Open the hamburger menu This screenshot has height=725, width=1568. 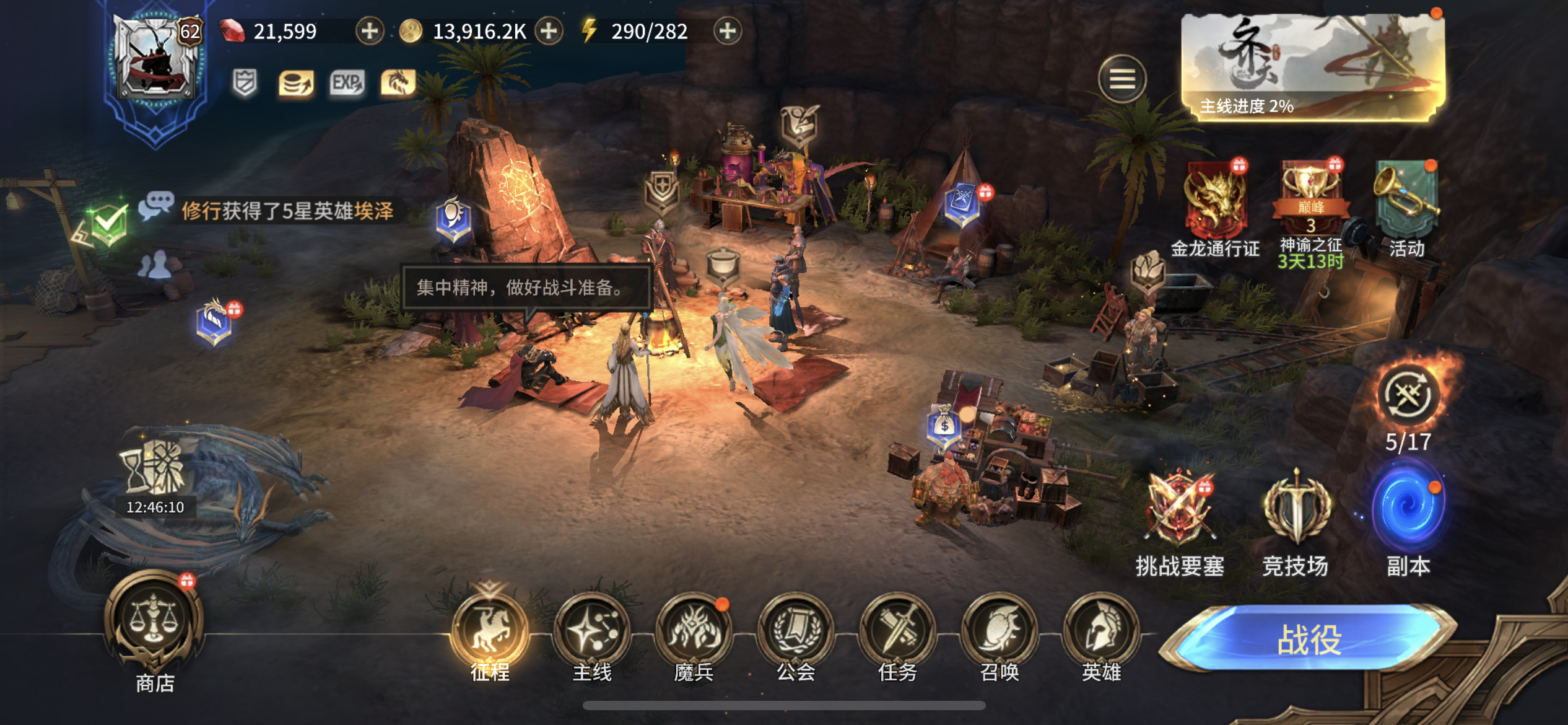(x=1122, y=79)
